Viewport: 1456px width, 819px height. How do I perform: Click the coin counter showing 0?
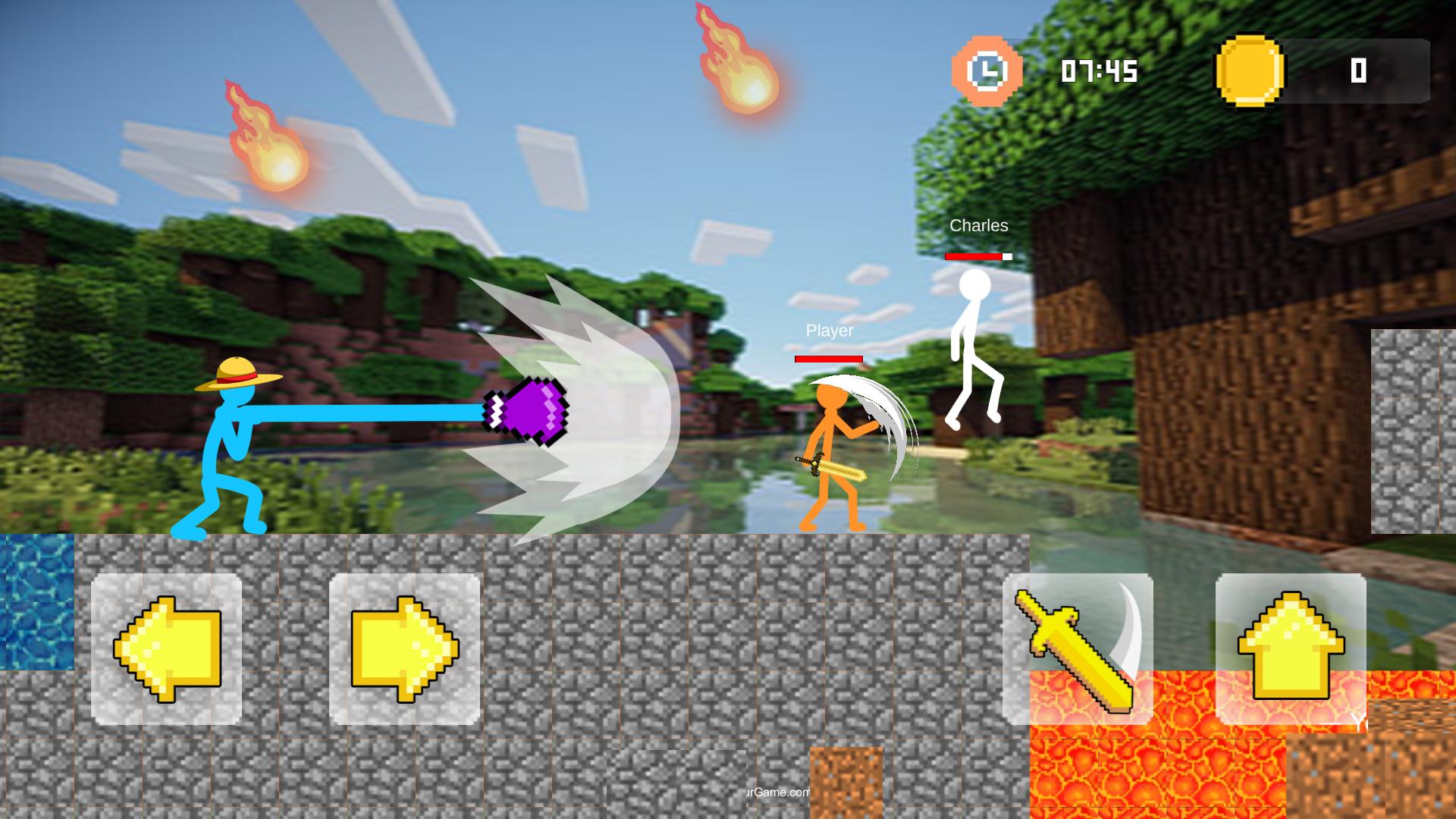[1358, 71]
